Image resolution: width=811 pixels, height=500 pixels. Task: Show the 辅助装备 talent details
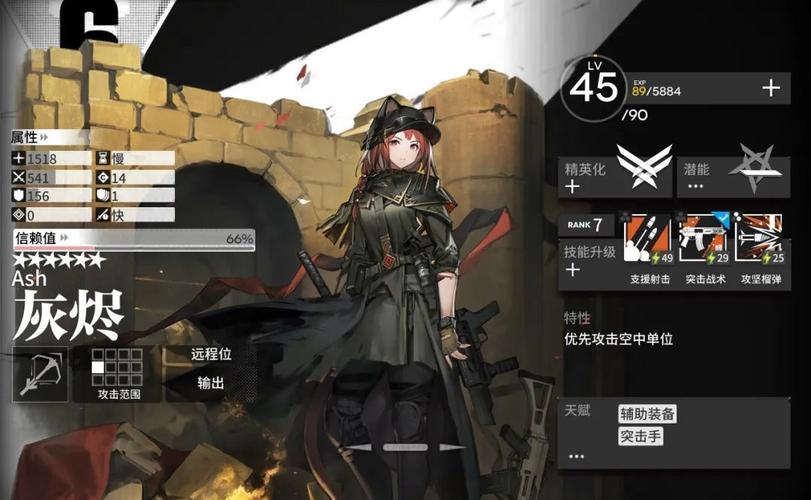647,413
